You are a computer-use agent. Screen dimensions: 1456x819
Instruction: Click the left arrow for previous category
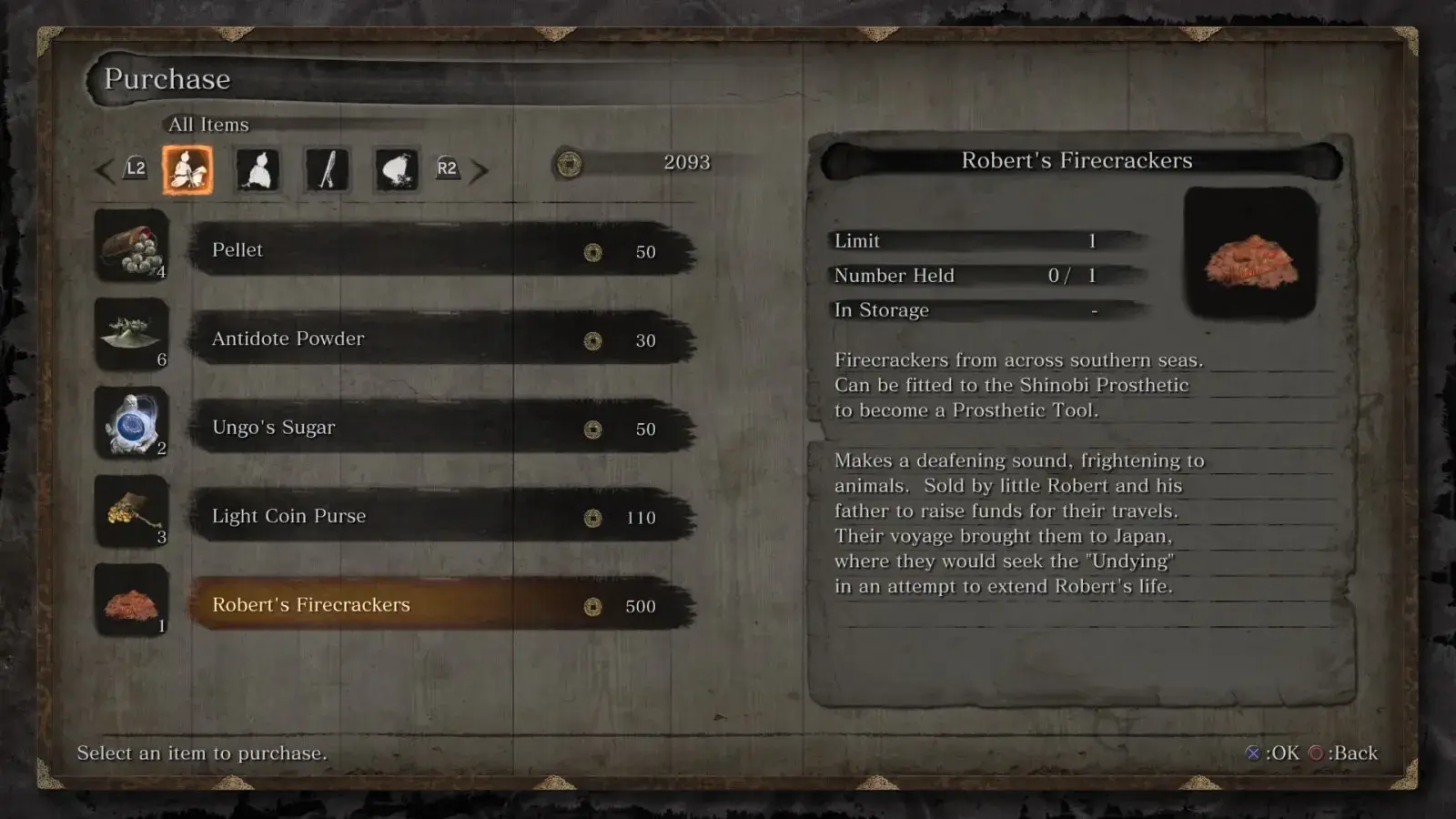106,169
